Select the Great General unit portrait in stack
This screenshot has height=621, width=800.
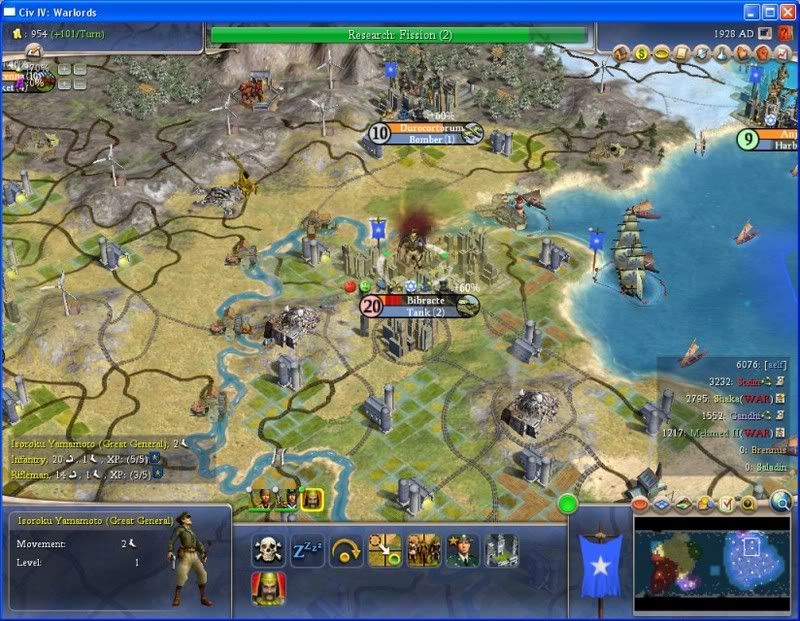(x=312, y=498)
